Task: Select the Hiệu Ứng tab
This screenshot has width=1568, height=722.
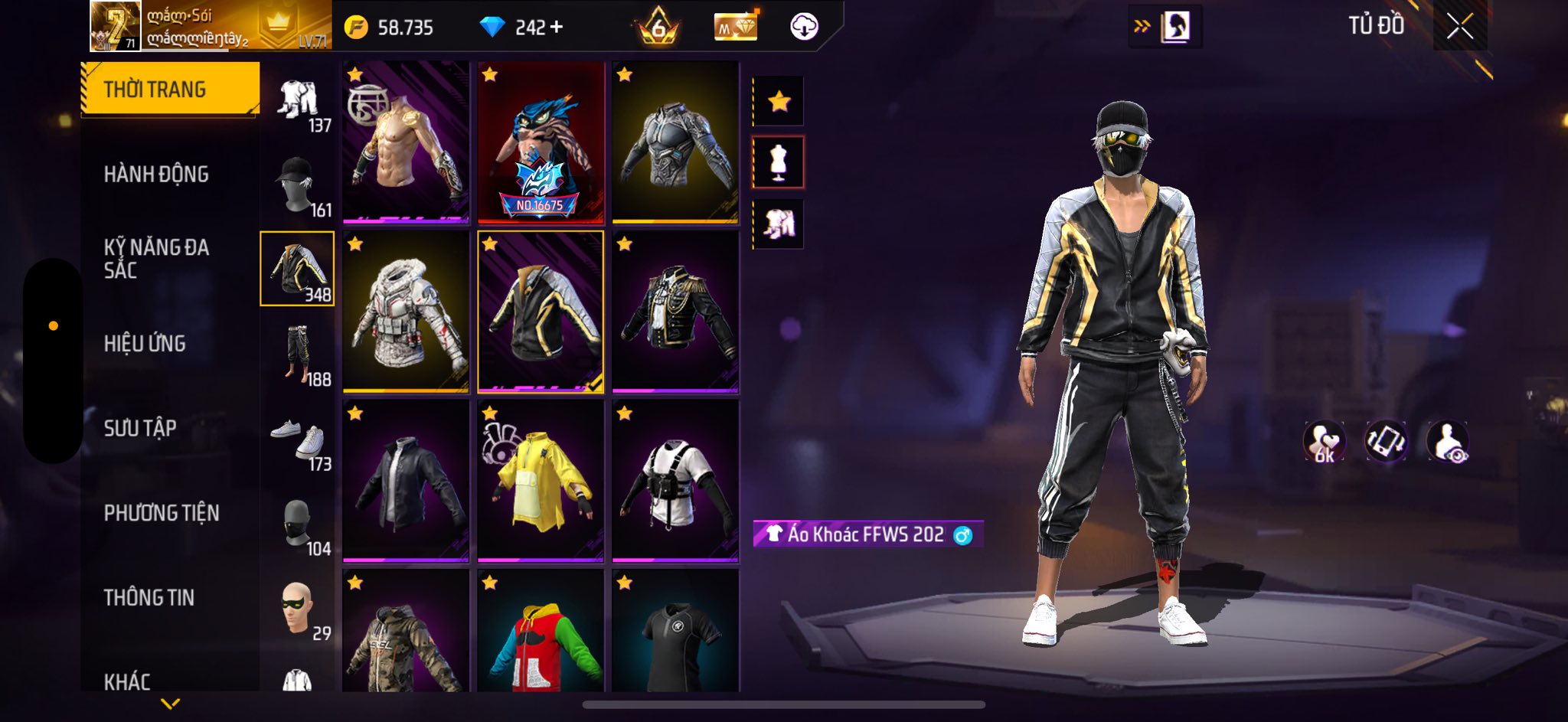Action: [145, 344]
